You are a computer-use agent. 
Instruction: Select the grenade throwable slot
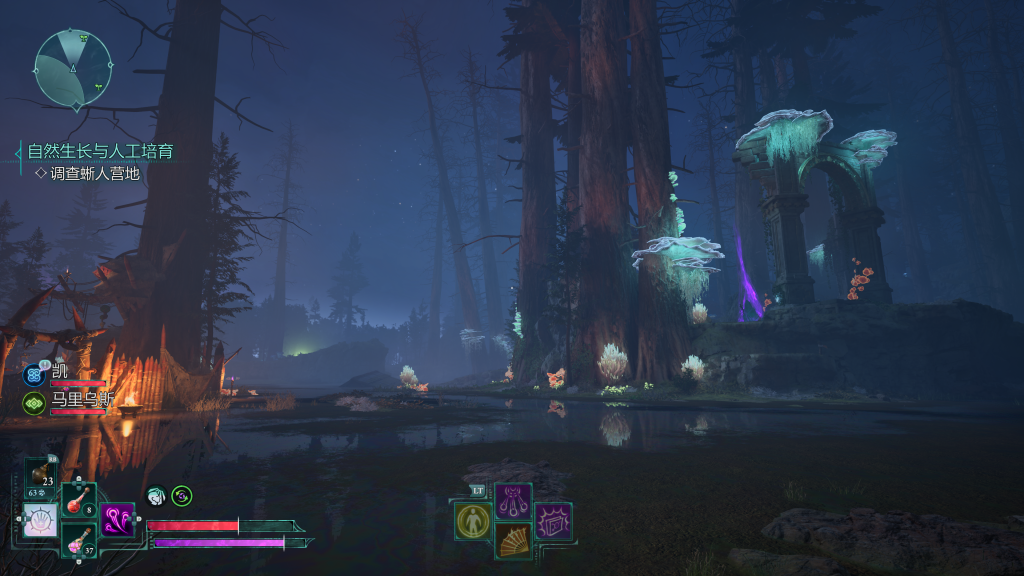[42, 476]
